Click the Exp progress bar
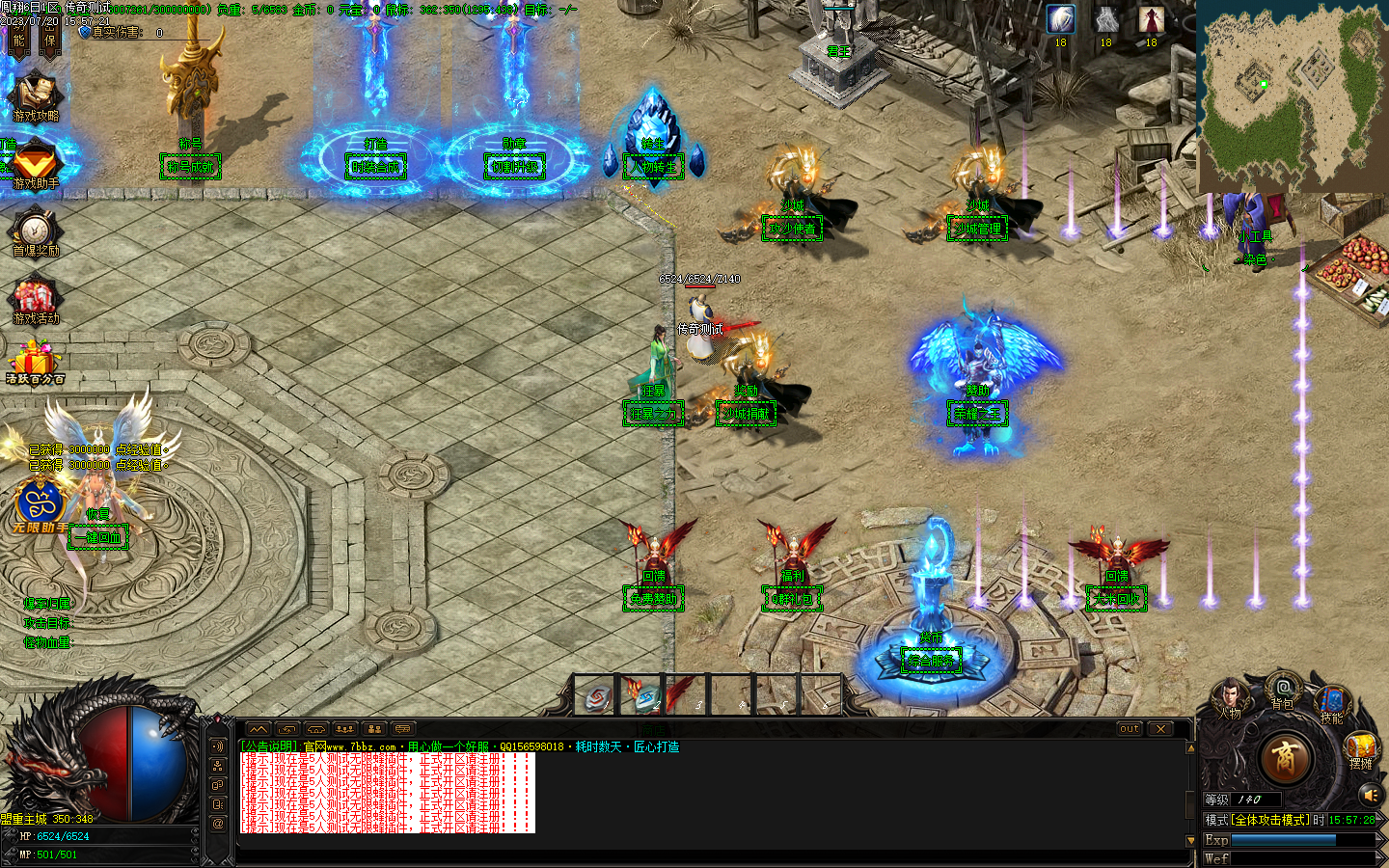The height and width of the screenshot is (868, 1389). coord(1283,841)
